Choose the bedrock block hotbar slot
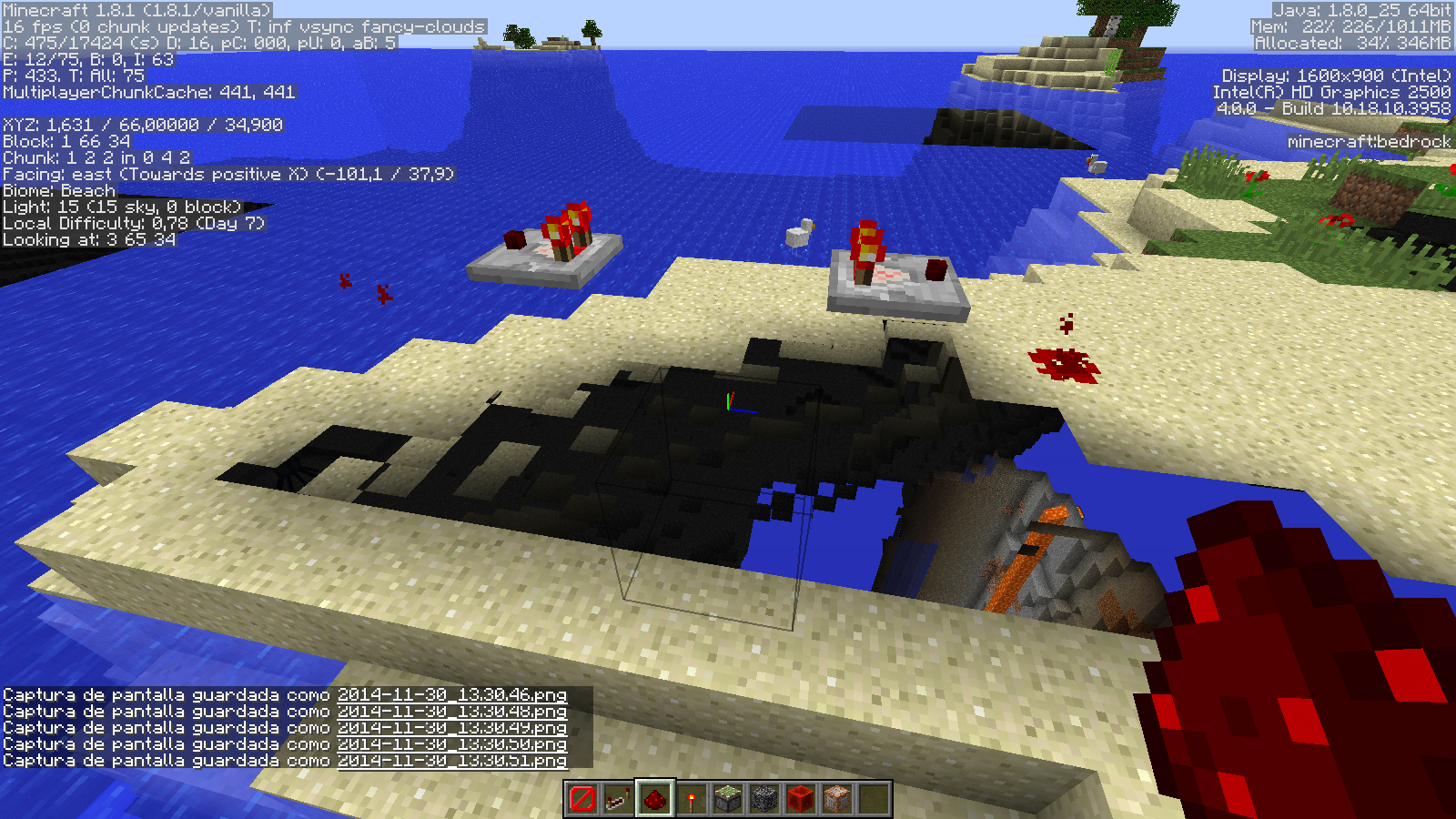This screenshot has width=1456, height=819. [x=764, y=799]
